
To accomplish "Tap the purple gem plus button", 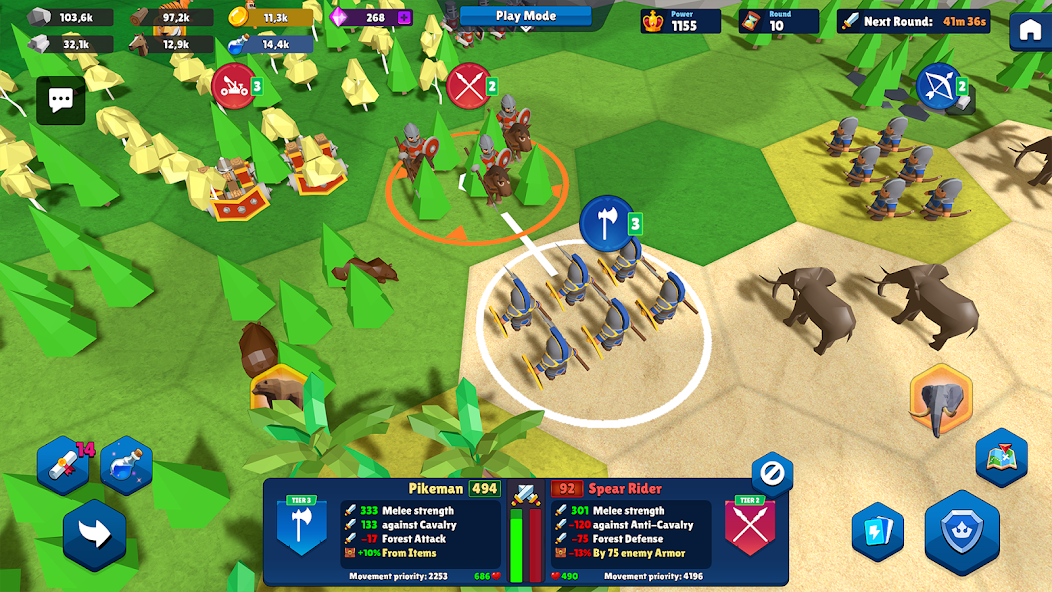I will [405, 17].
